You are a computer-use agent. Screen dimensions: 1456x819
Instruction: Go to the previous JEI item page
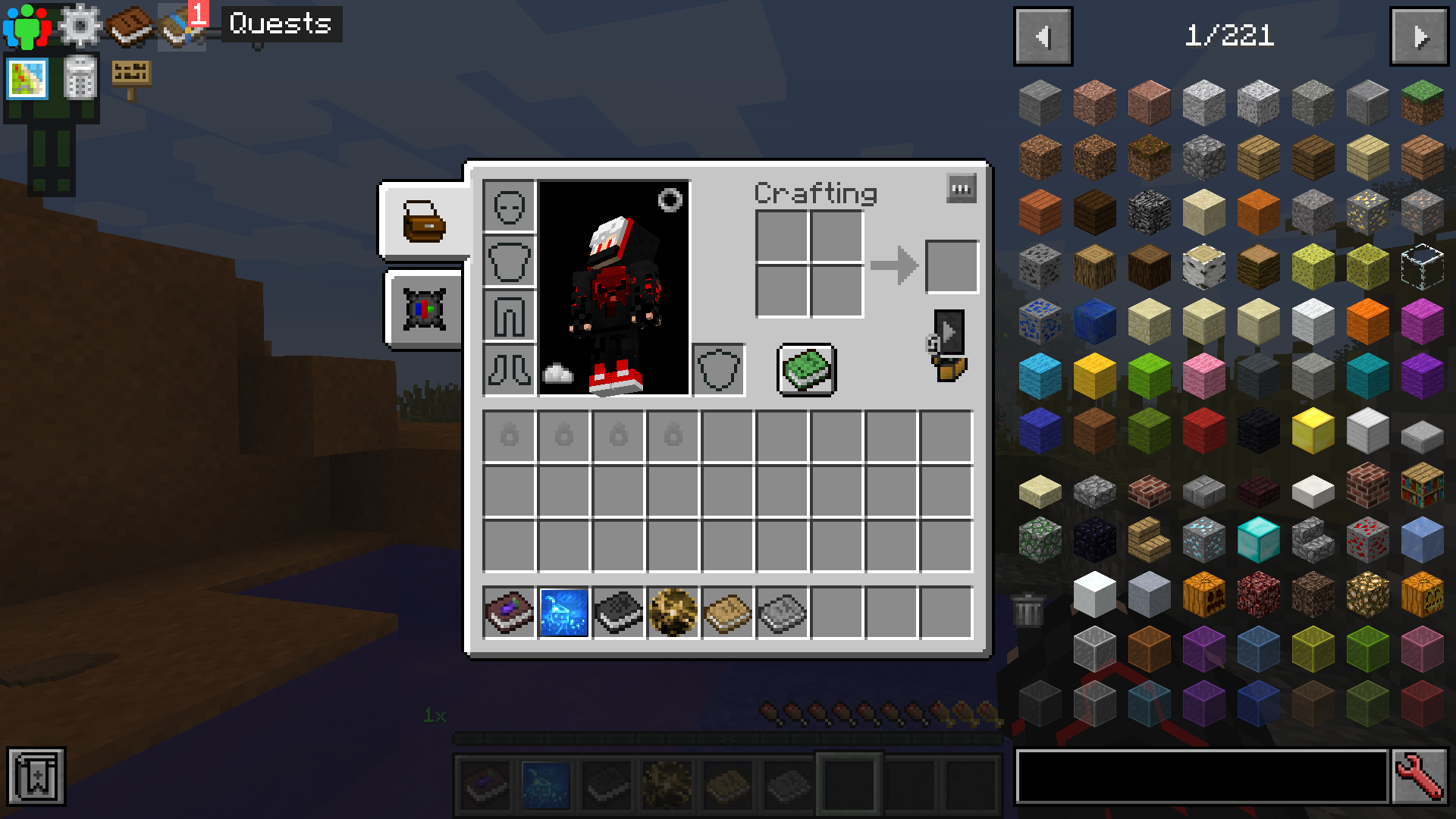1043,34
